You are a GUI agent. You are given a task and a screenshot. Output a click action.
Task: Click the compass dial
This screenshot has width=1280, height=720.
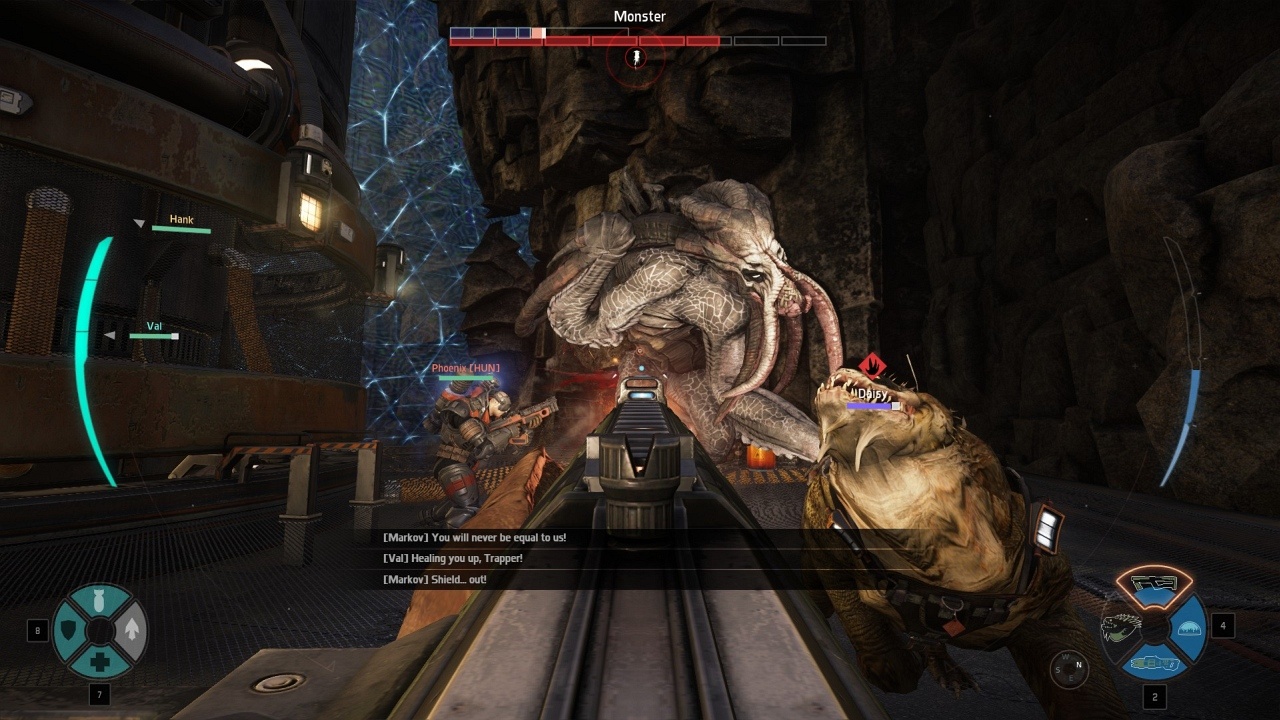1068,668
